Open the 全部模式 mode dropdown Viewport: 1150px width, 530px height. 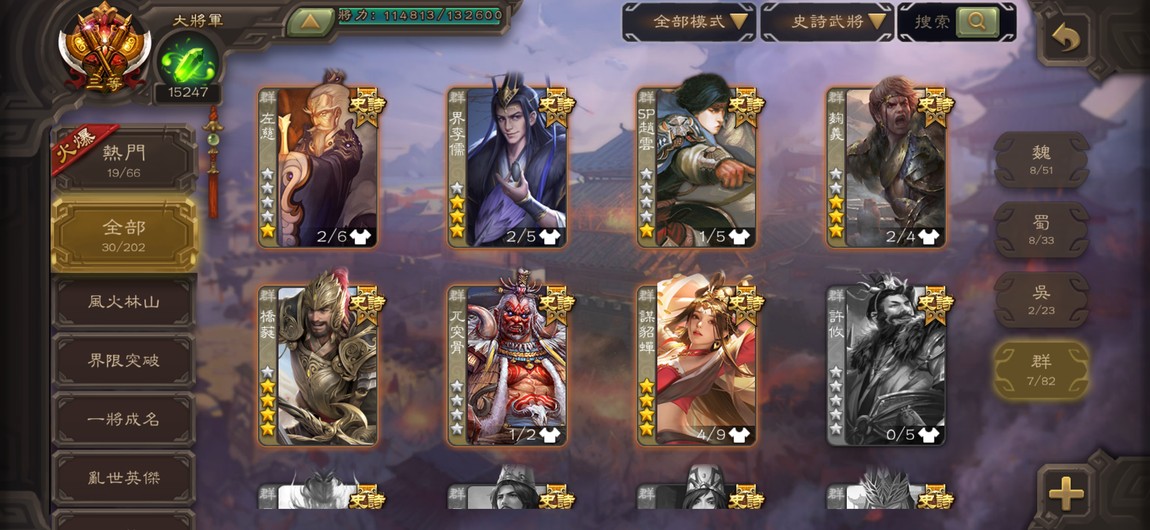point(689,21)
